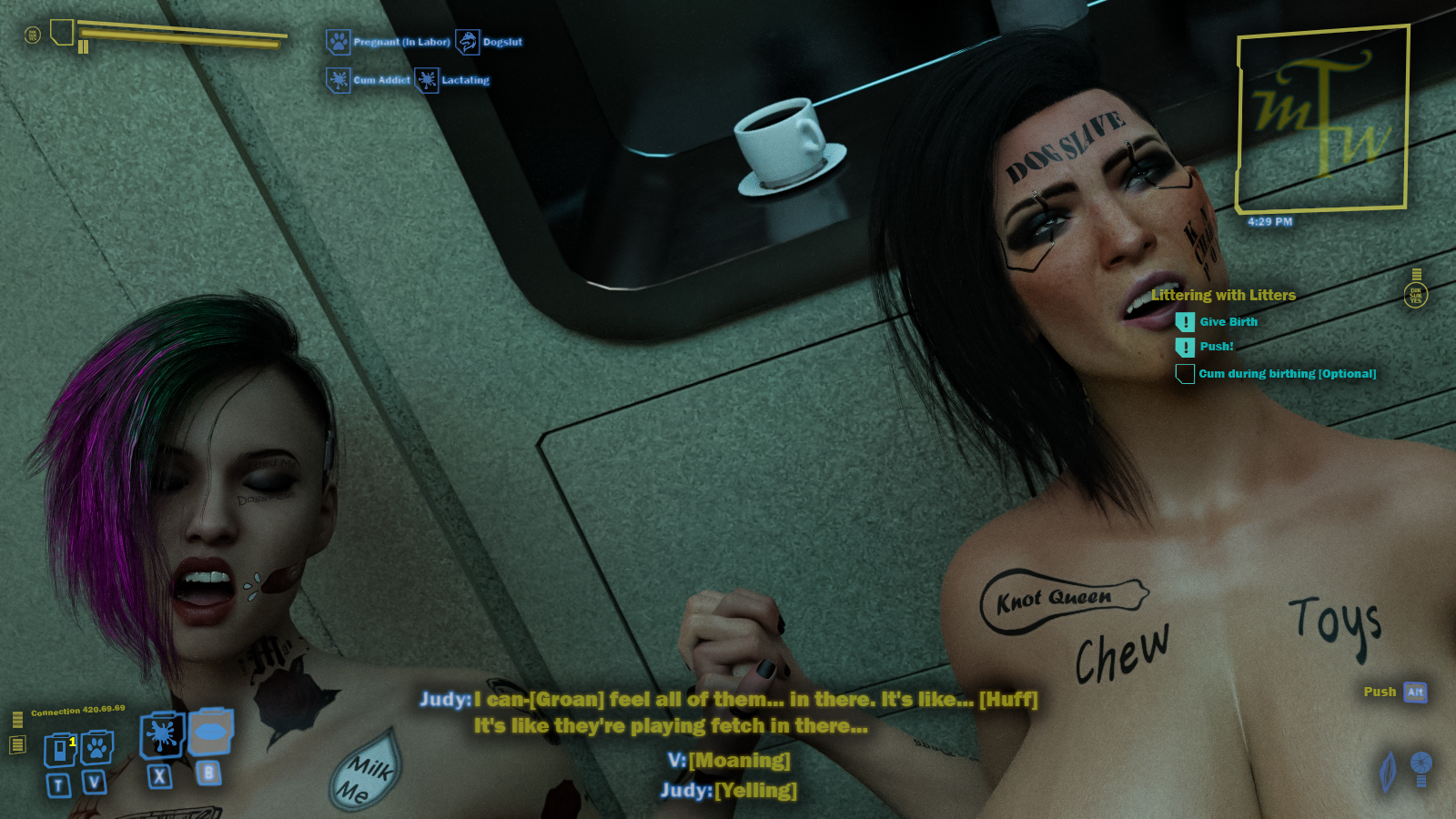Open the phone quick-slot icon
The image size is (1456, 819).
point(60,749)
